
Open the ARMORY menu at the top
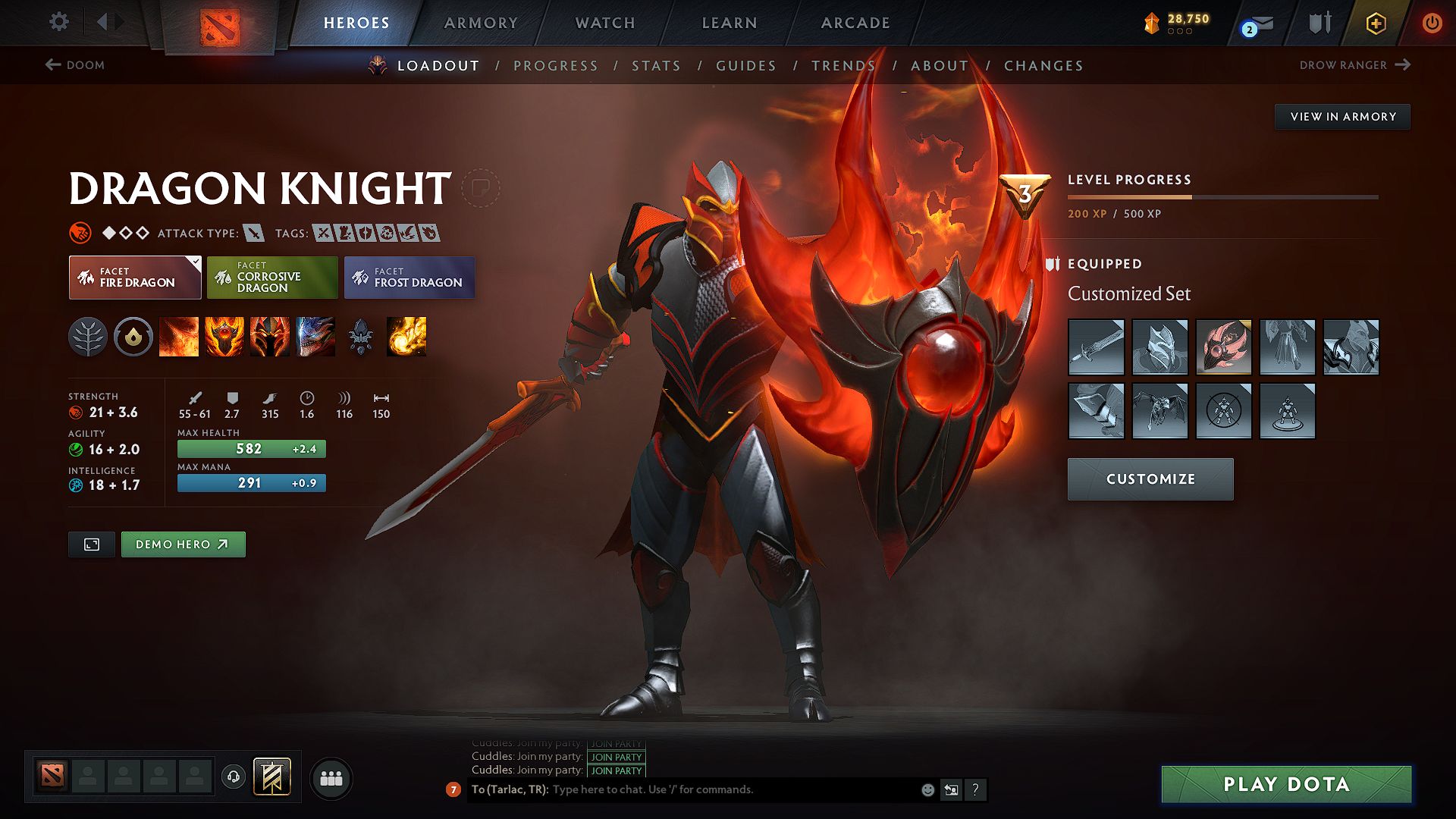tap(481, 23)
